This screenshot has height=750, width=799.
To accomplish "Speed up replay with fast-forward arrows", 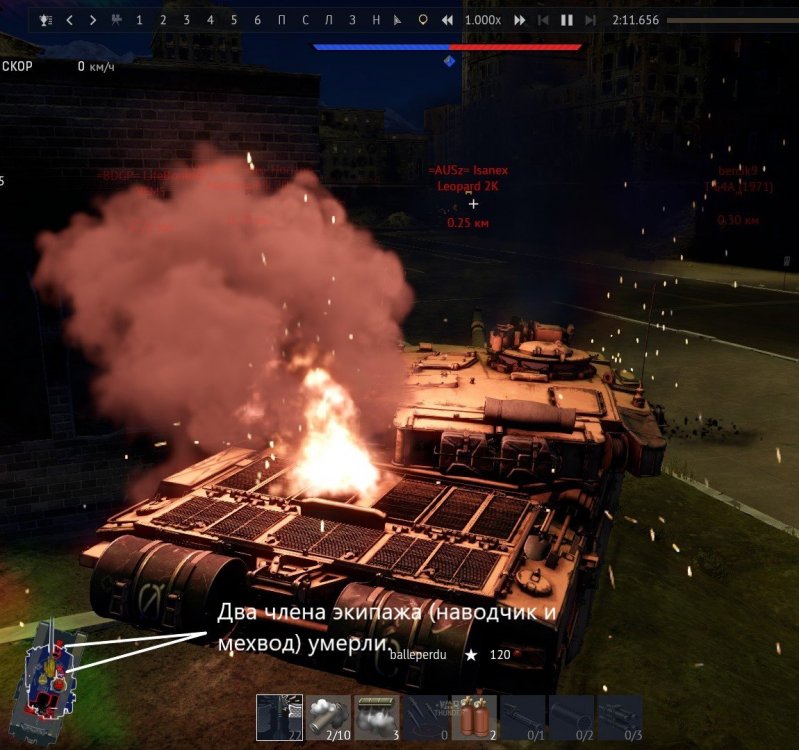I will (x=520, y=19).
